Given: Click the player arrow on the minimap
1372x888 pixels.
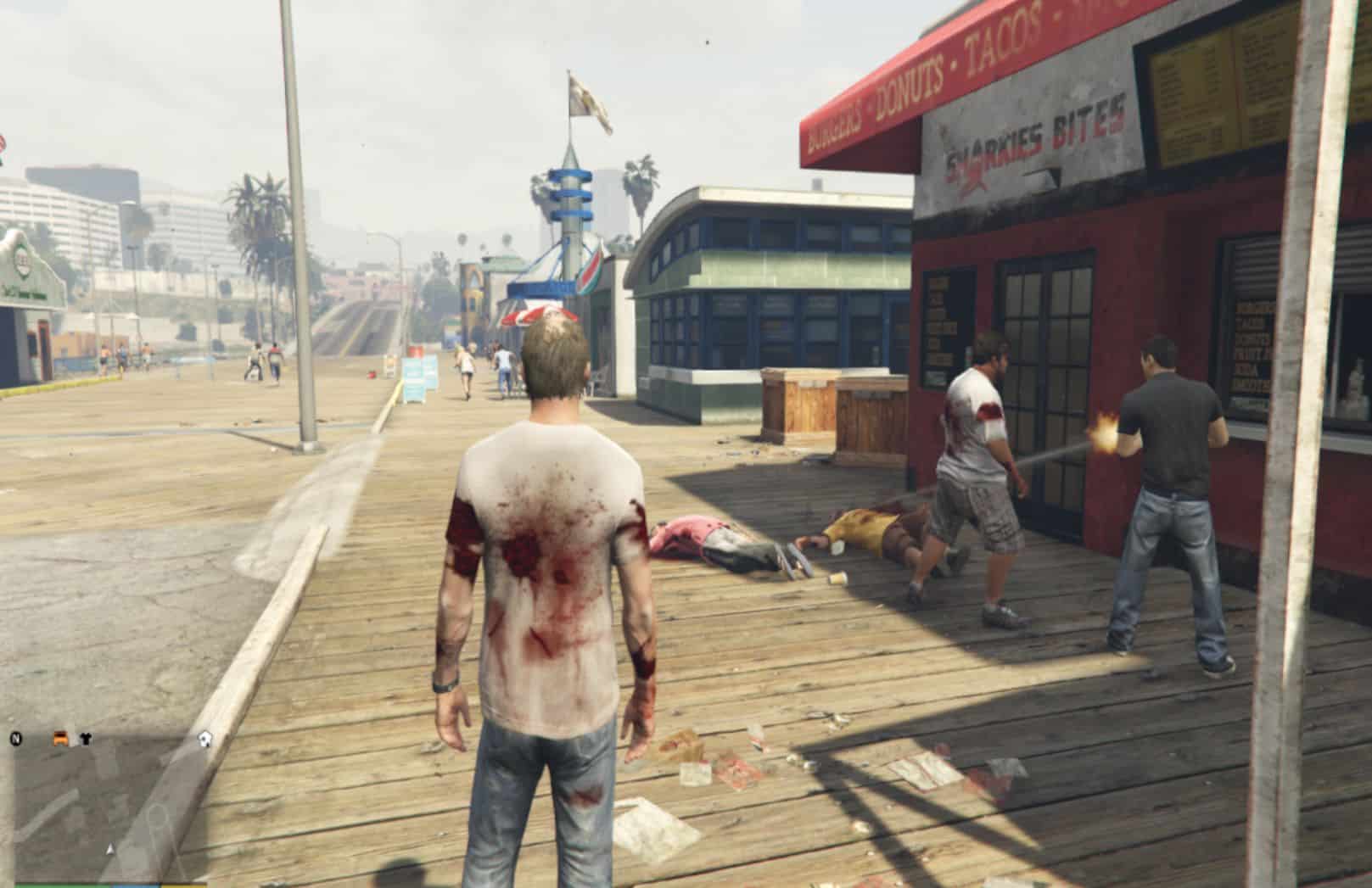Looking at the screenshot, I should click(109, 849).
